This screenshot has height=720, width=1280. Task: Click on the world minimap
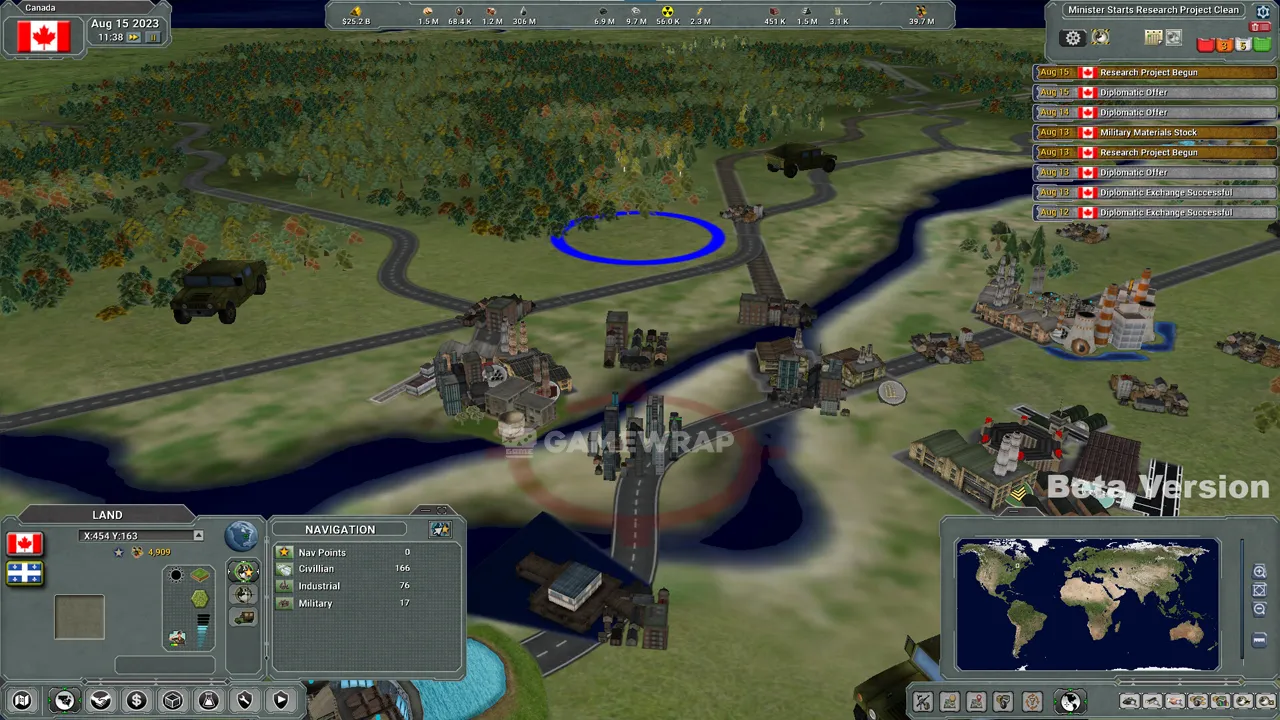(1087, 604)
